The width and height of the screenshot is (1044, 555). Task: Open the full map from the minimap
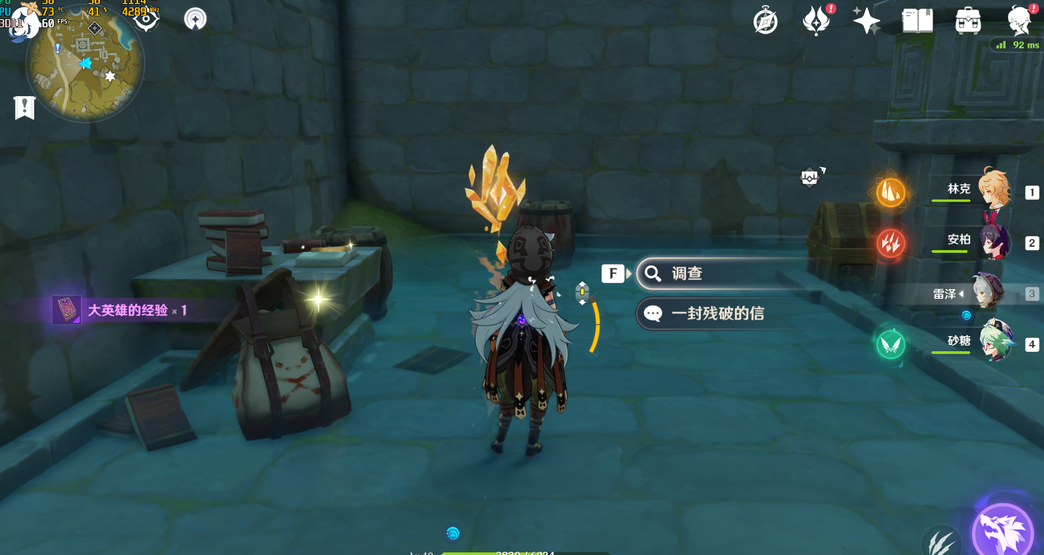85,65
